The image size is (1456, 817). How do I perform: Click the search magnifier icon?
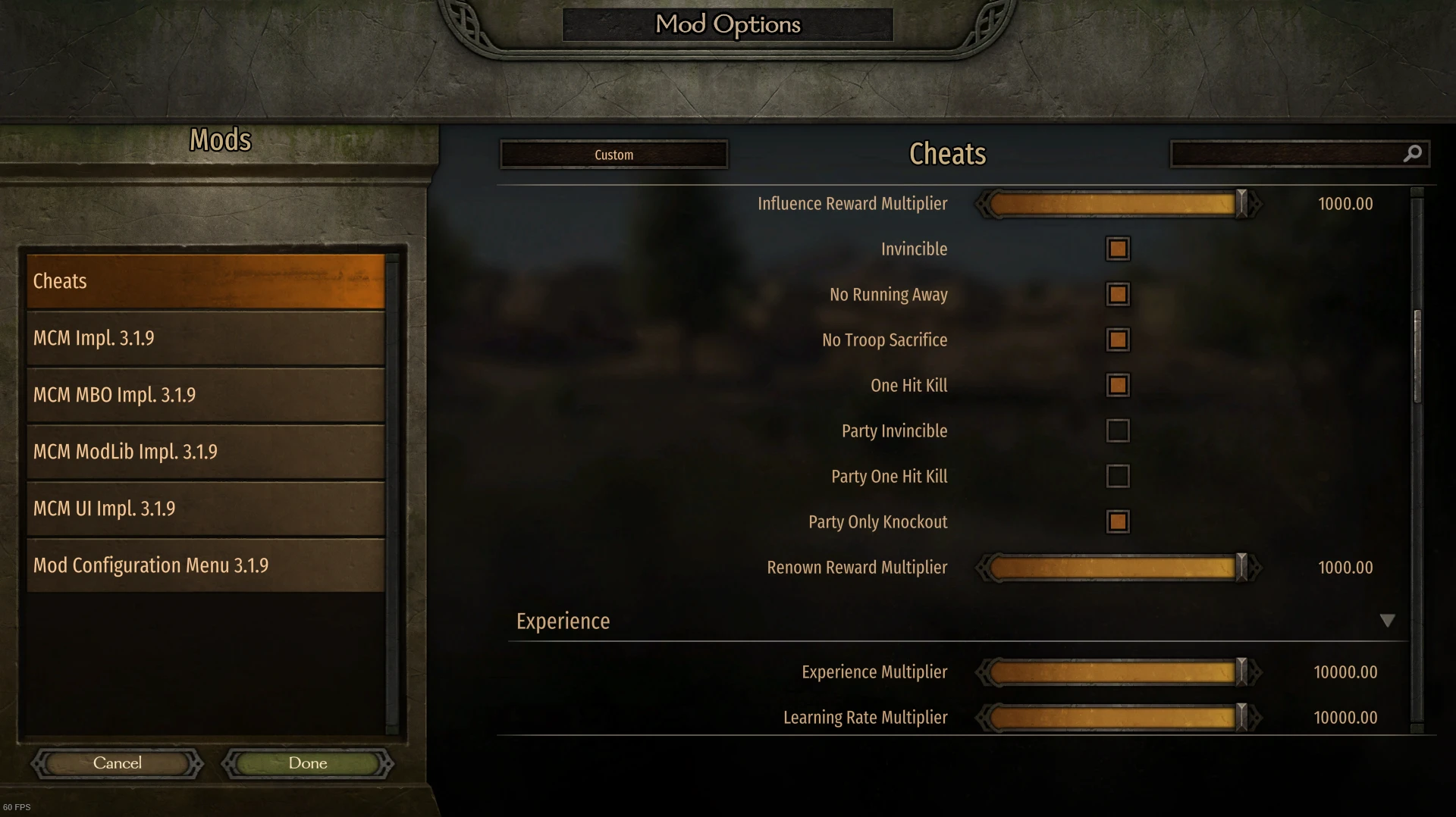(1414, 154)
